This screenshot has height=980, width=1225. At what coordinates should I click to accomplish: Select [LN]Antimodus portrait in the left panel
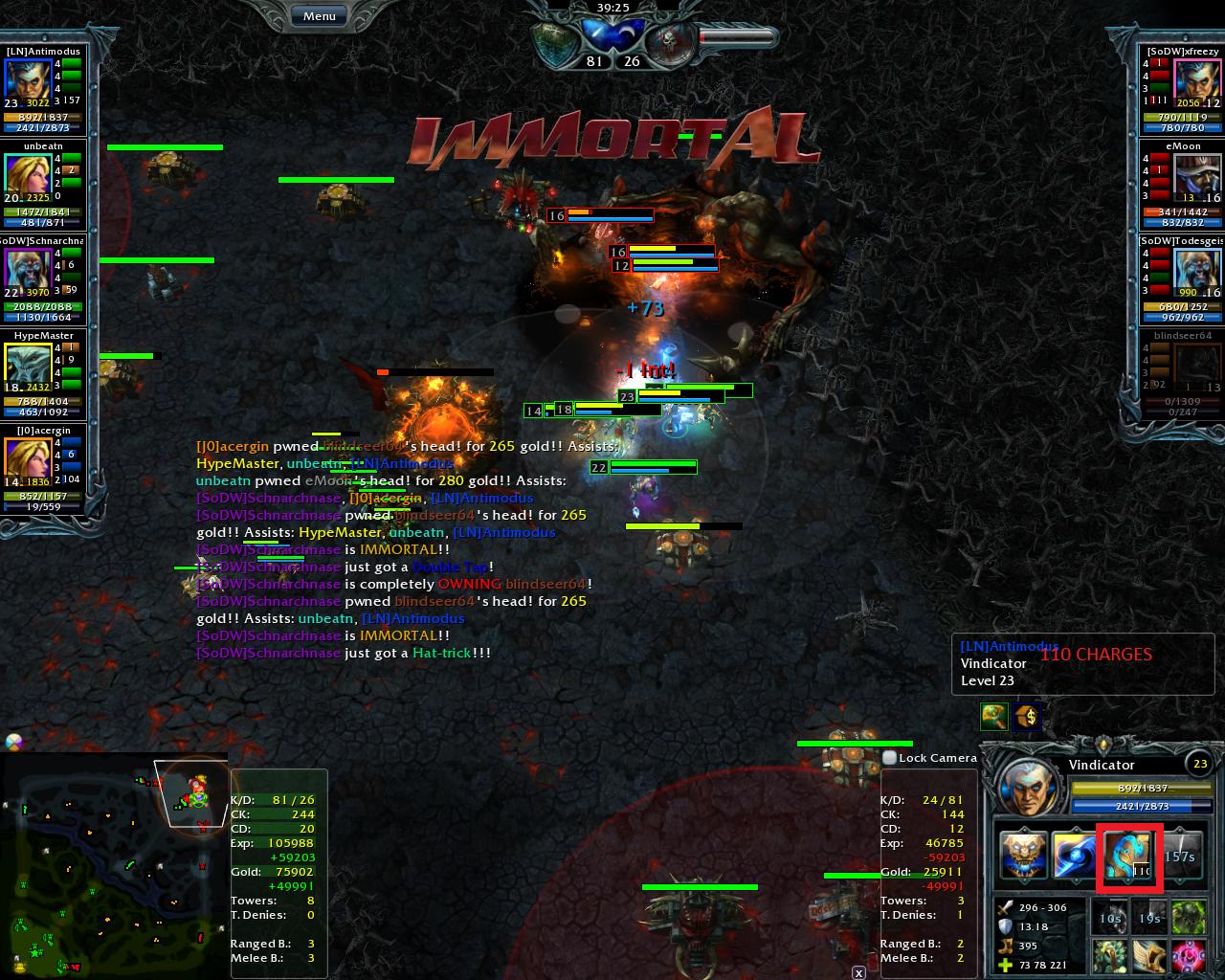click(29, 83)
